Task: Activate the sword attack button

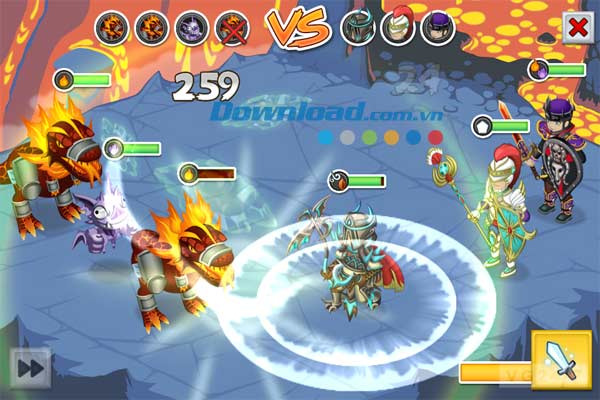Action: click(x=562, y=360)
